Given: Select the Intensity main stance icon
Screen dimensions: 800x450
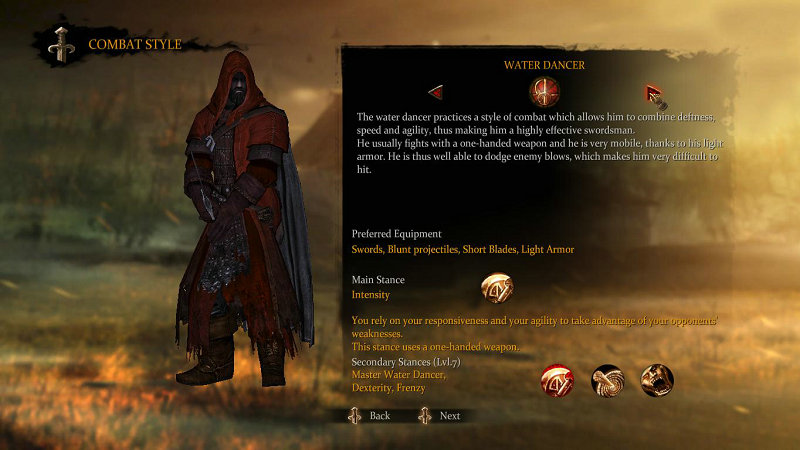Looking at the screenshot, I should click(497, 289).
